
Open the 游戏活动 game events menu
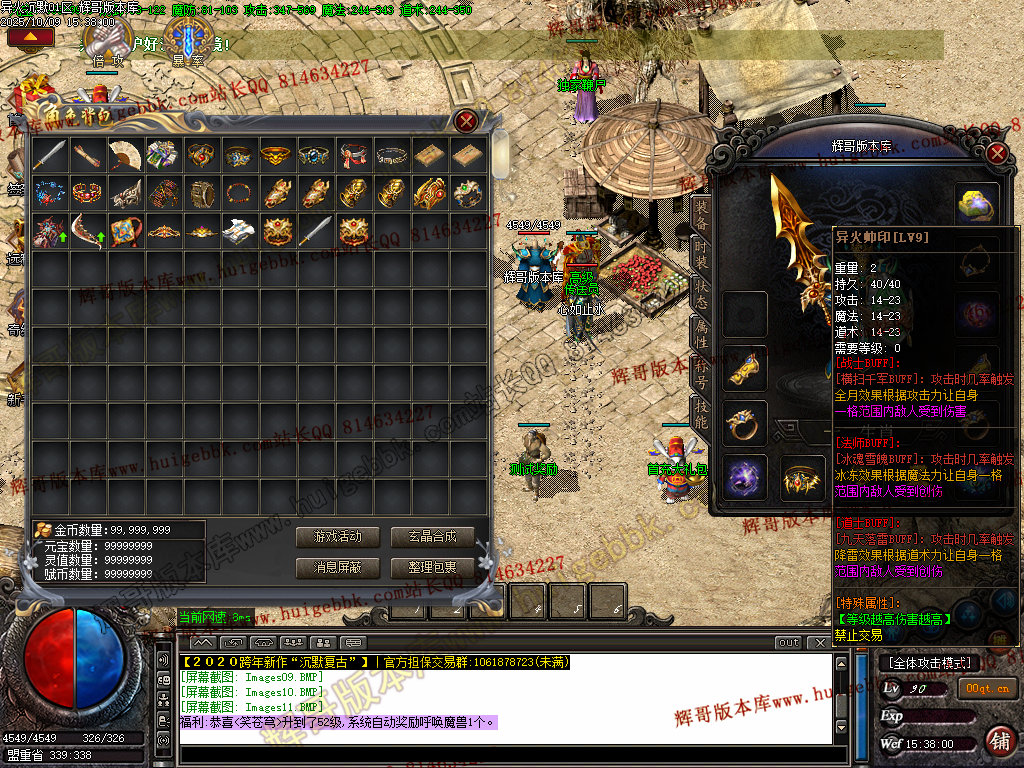[337, 537]
